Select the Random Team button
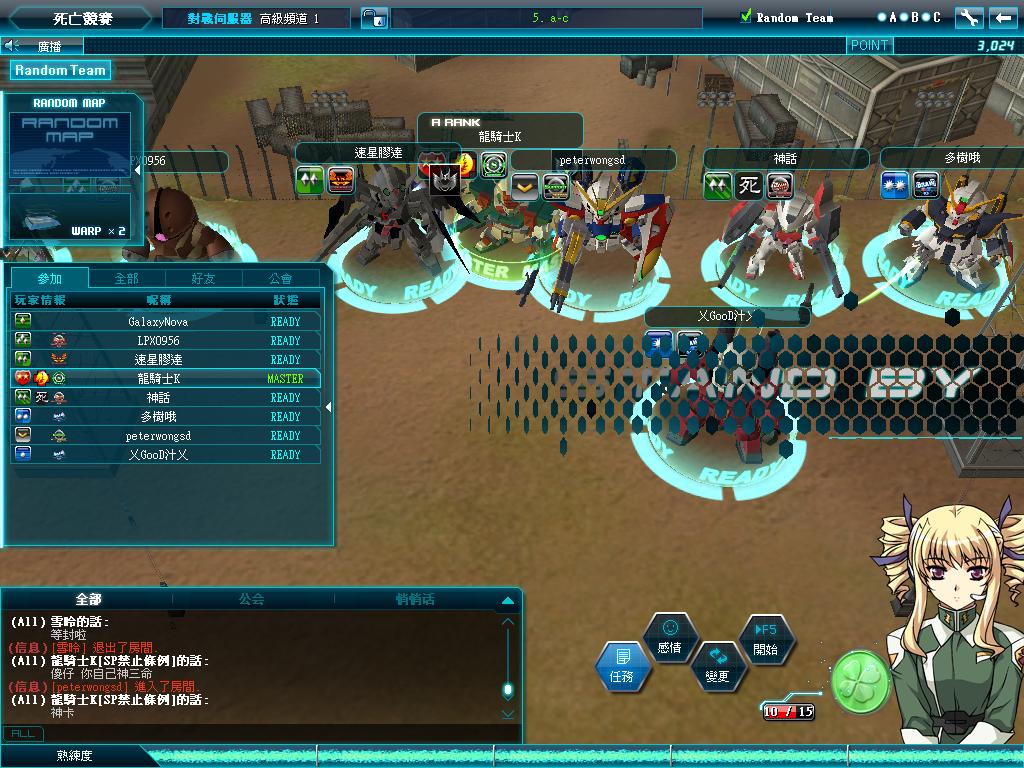The image size is (1024, 768). 60,70
